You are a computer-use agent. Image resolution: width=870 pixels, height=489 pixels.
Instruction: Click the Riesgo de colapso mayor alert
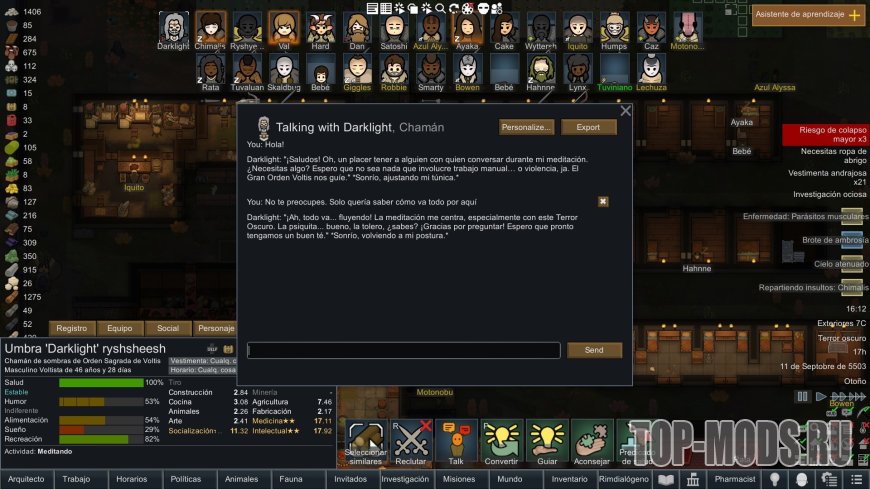point(824,134)
